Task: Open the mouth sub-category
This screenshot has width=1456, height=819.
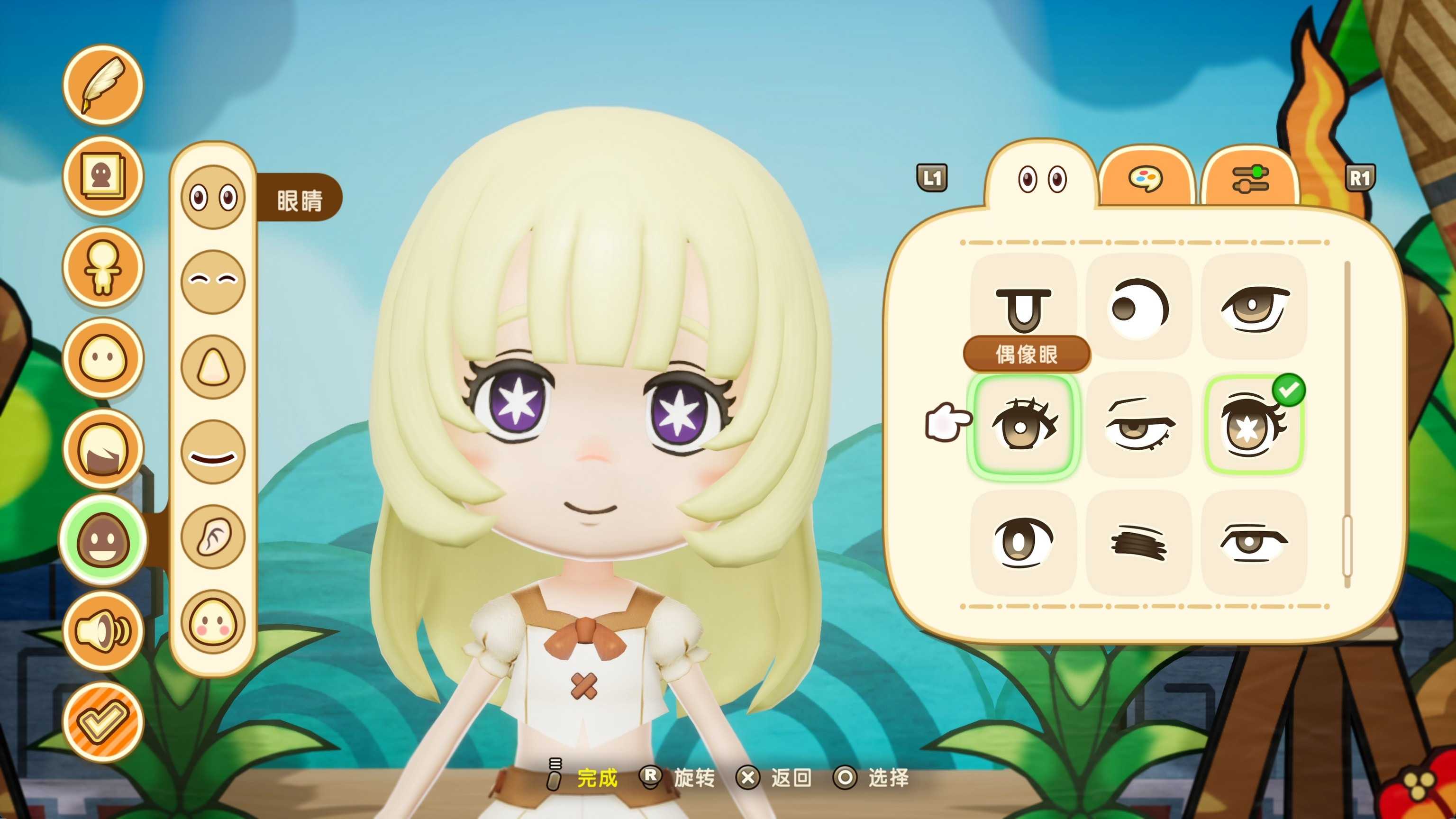Action: (x=213, y=452)
